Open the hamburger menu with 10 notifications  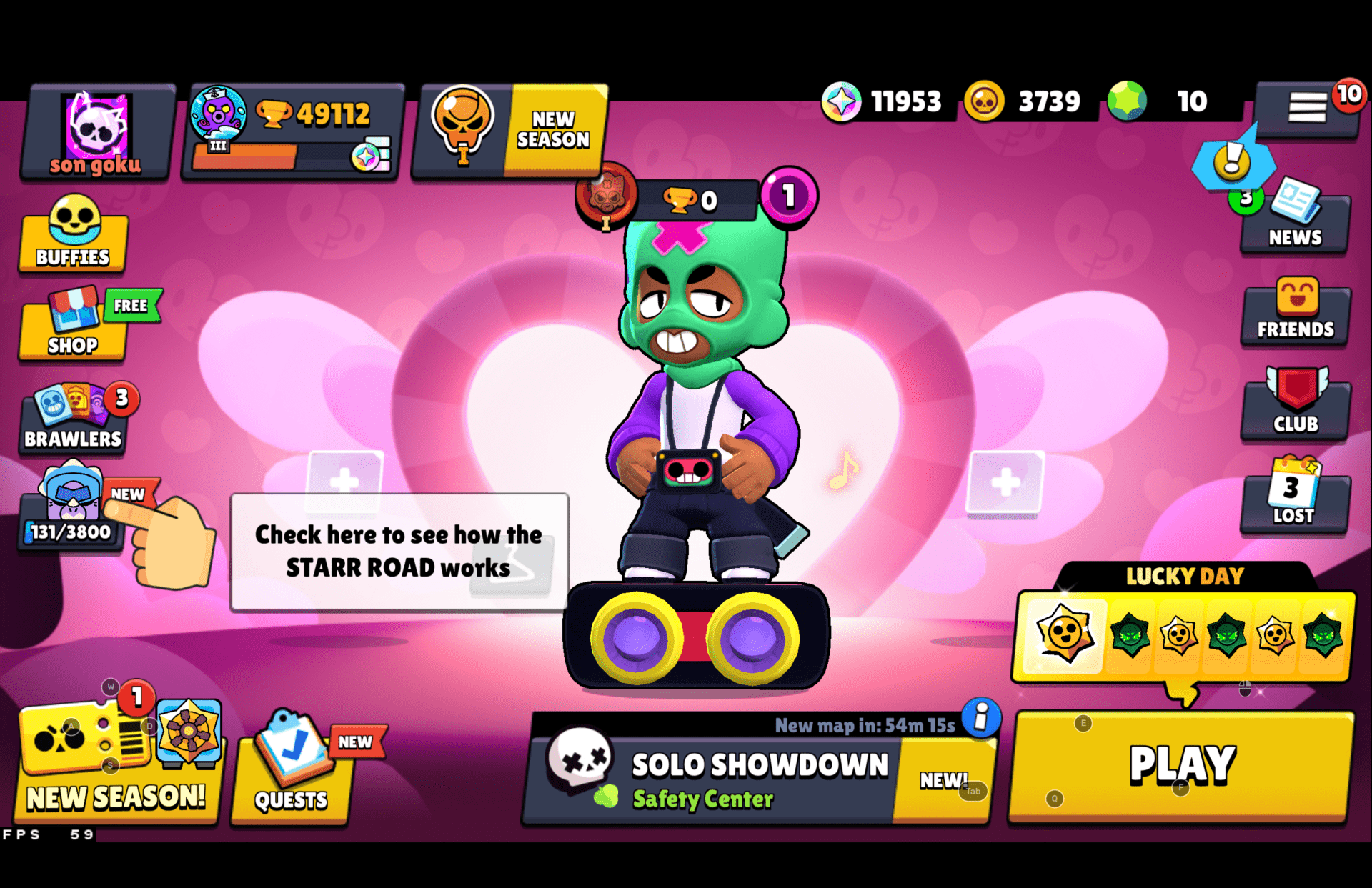tap(1309, 107)
